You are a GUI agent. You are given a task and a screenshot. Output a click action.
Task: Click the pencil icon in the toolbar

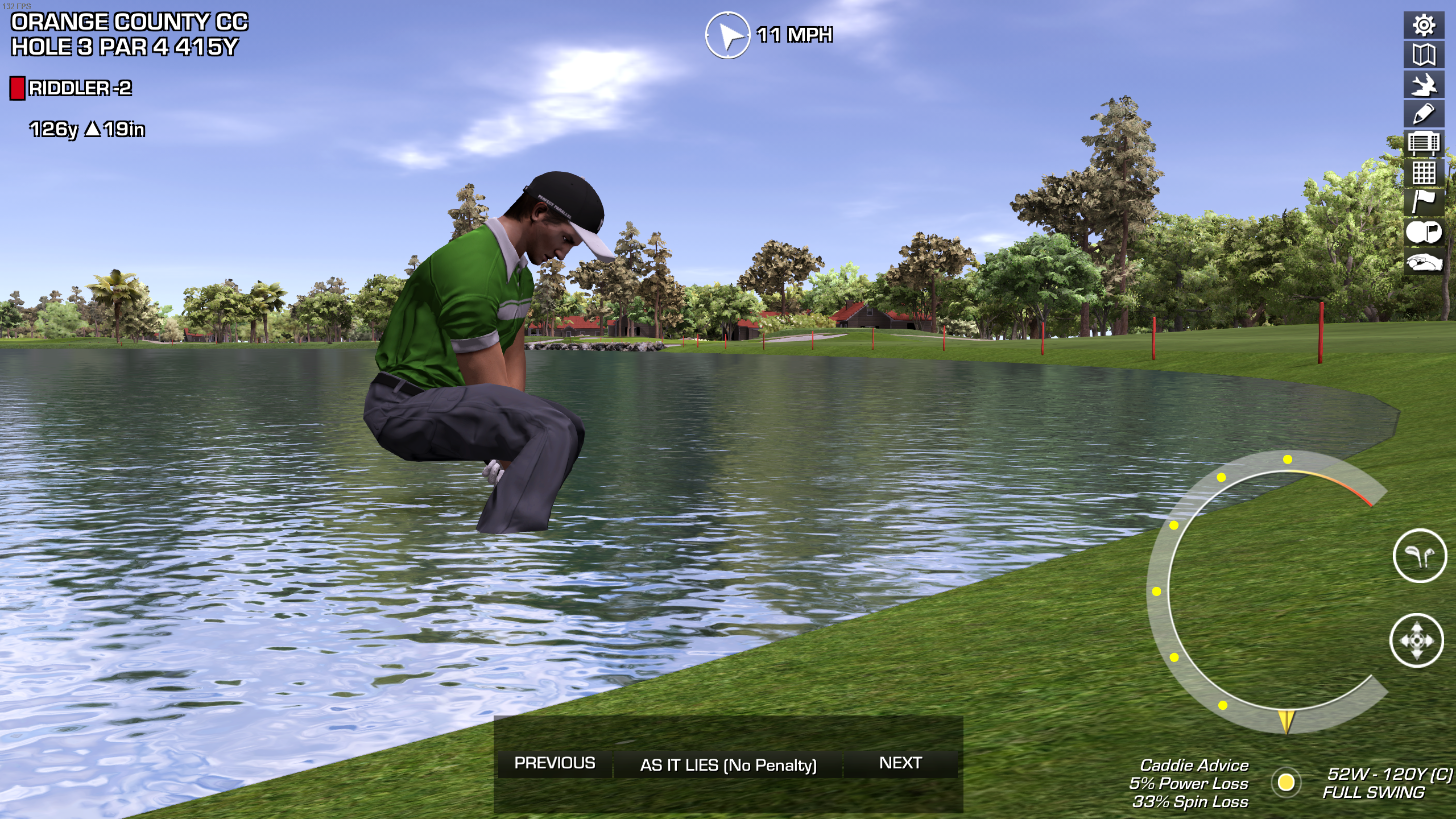click(1424, 114)
